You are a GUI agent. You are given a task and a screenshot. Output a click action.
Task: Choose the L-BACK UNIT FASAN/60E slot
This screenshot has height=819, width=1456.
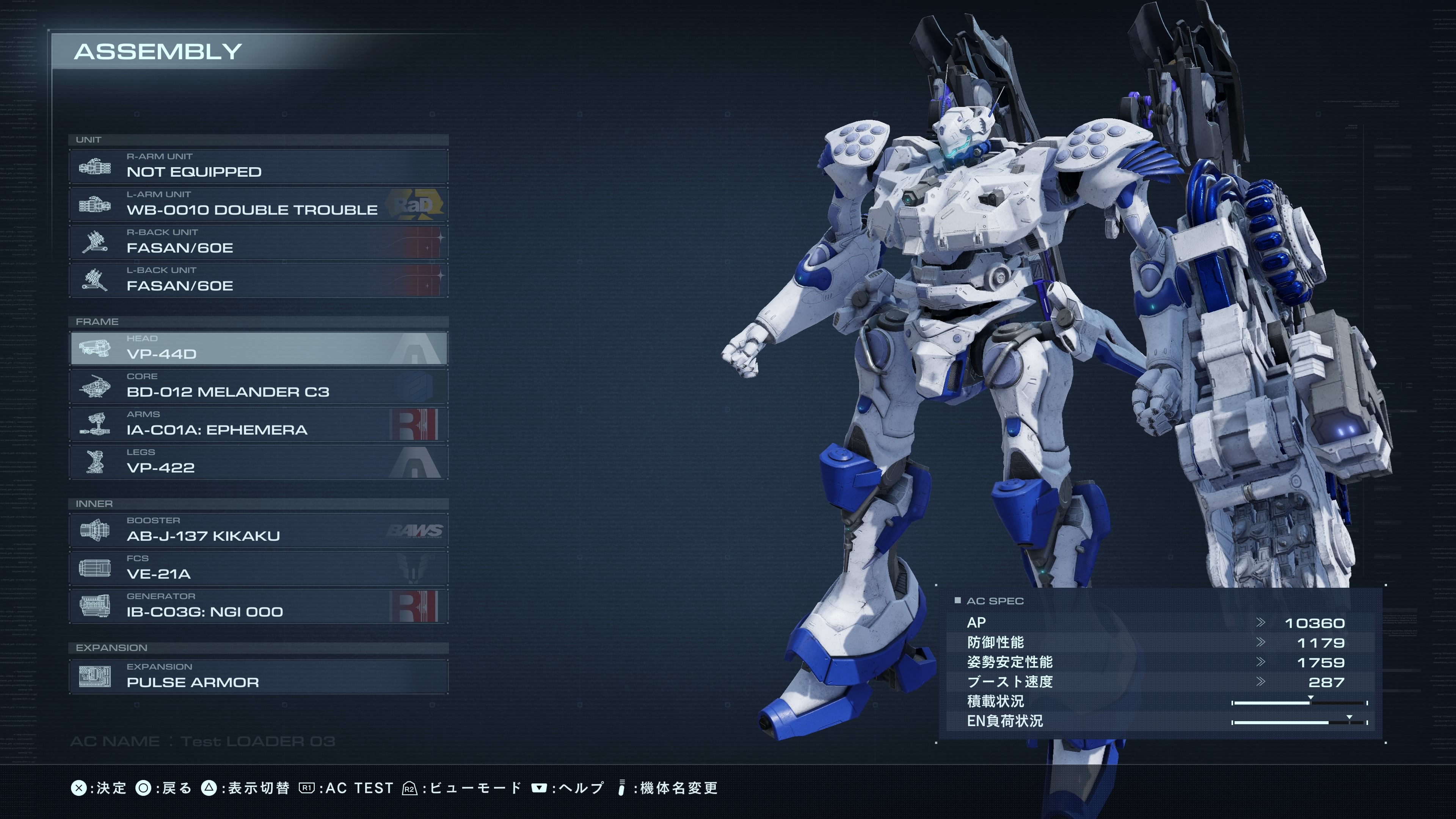258,280
